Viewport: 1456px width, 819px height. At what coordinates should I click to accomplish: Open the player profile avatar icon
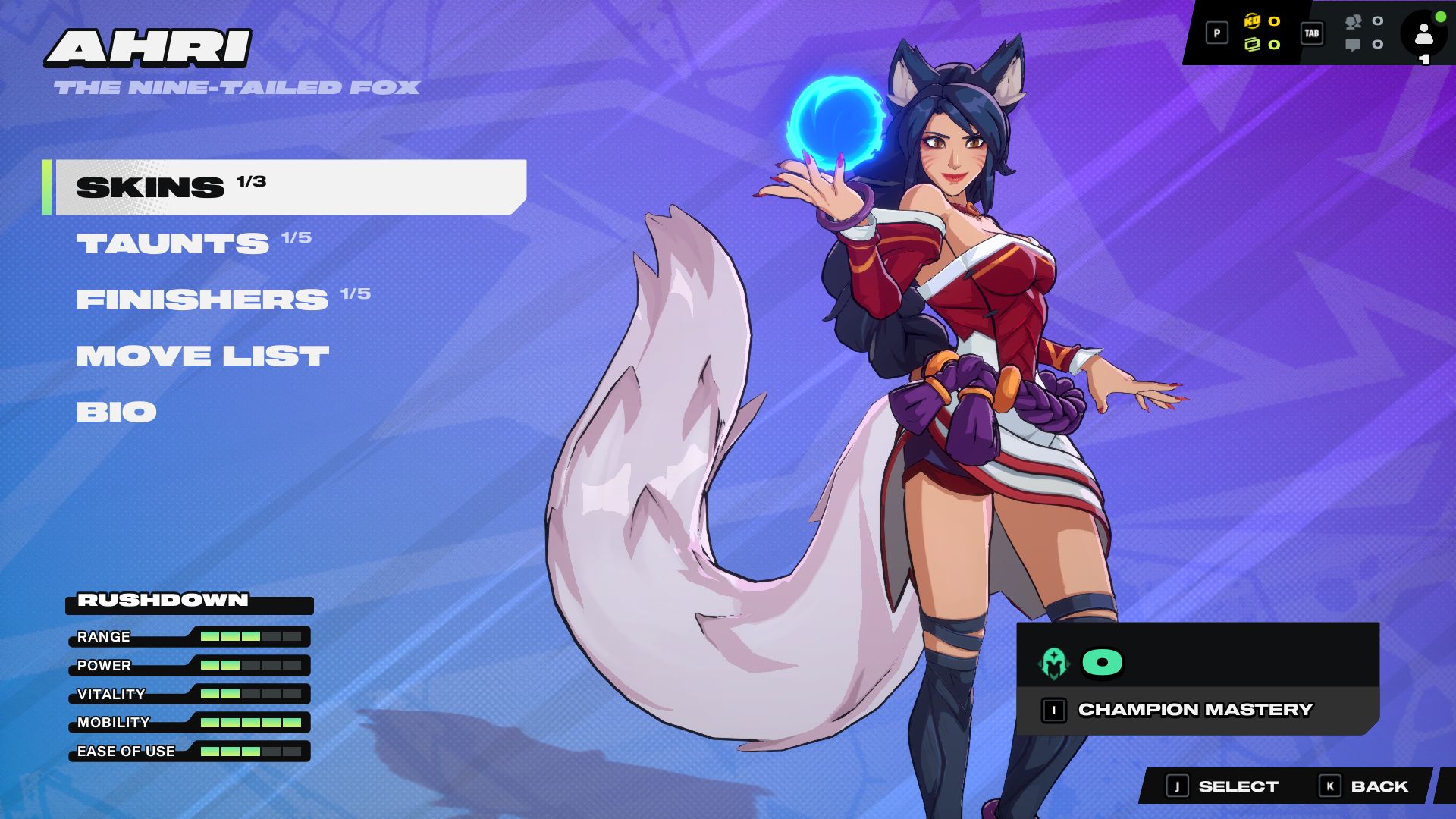[1423, 34]
